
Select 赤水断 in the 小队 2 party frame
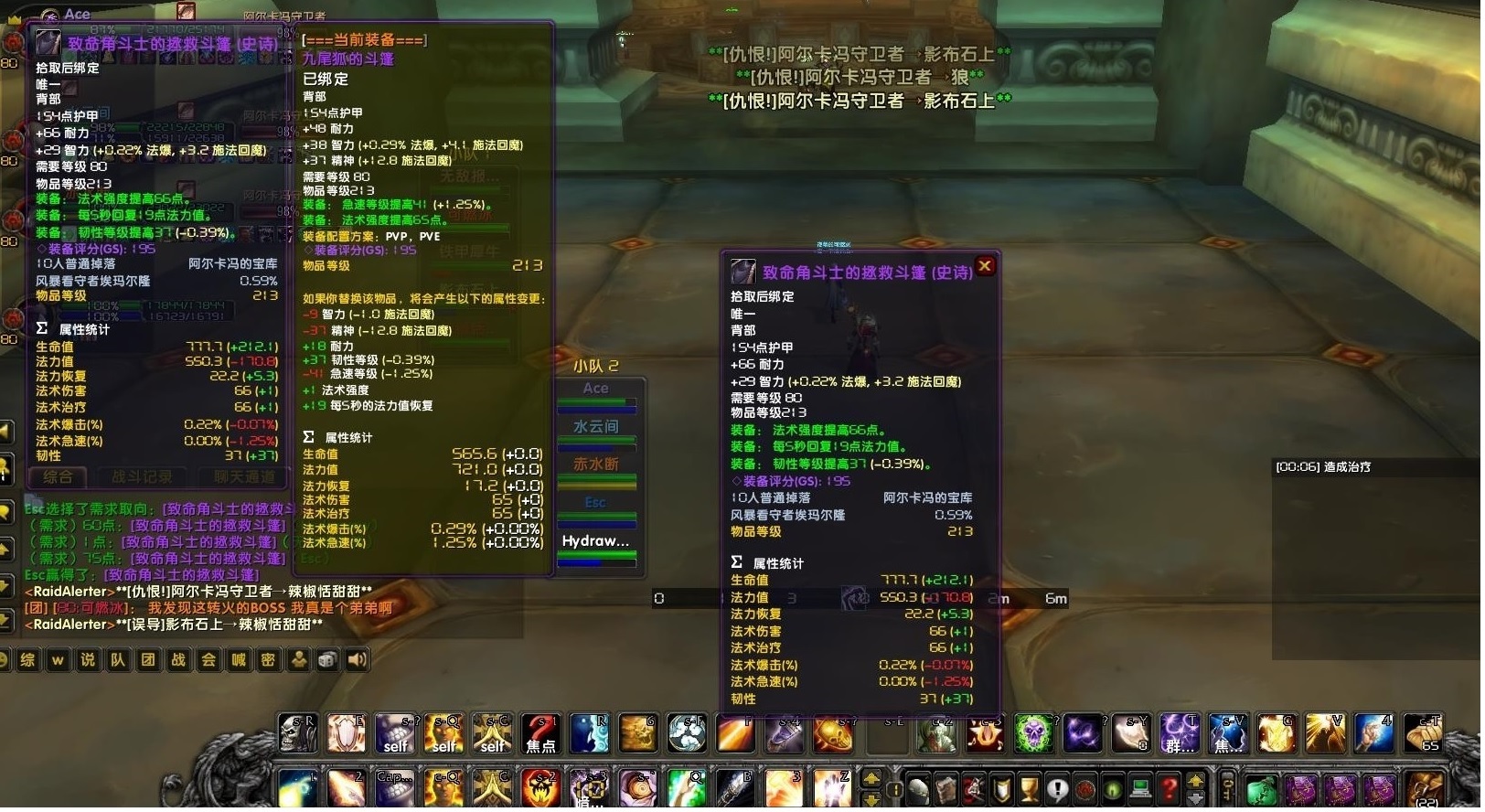pyautogui.click(x=597, y=464)
